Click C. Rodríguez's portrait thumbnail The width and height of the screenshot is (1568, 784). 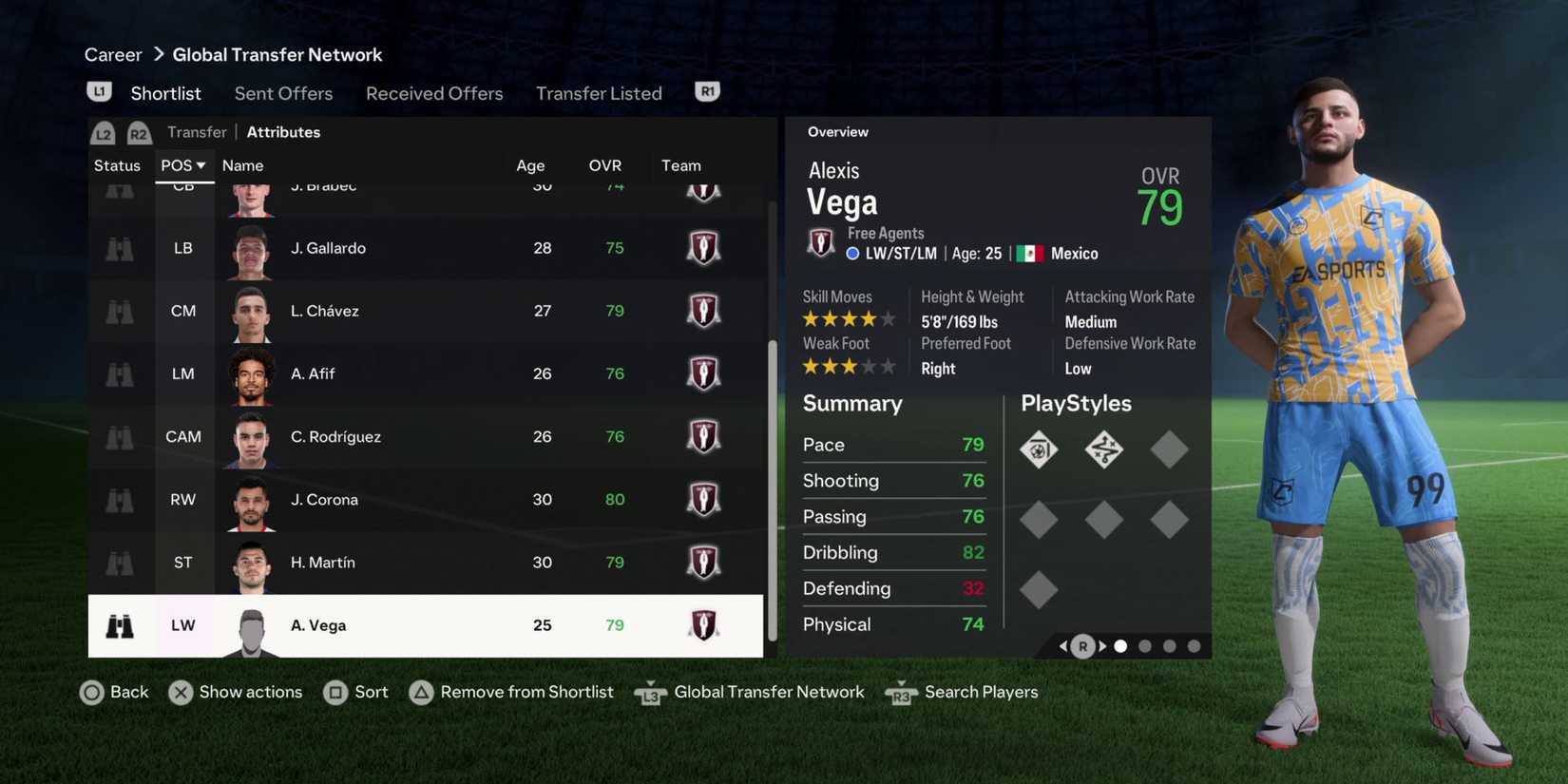point(250,436)
